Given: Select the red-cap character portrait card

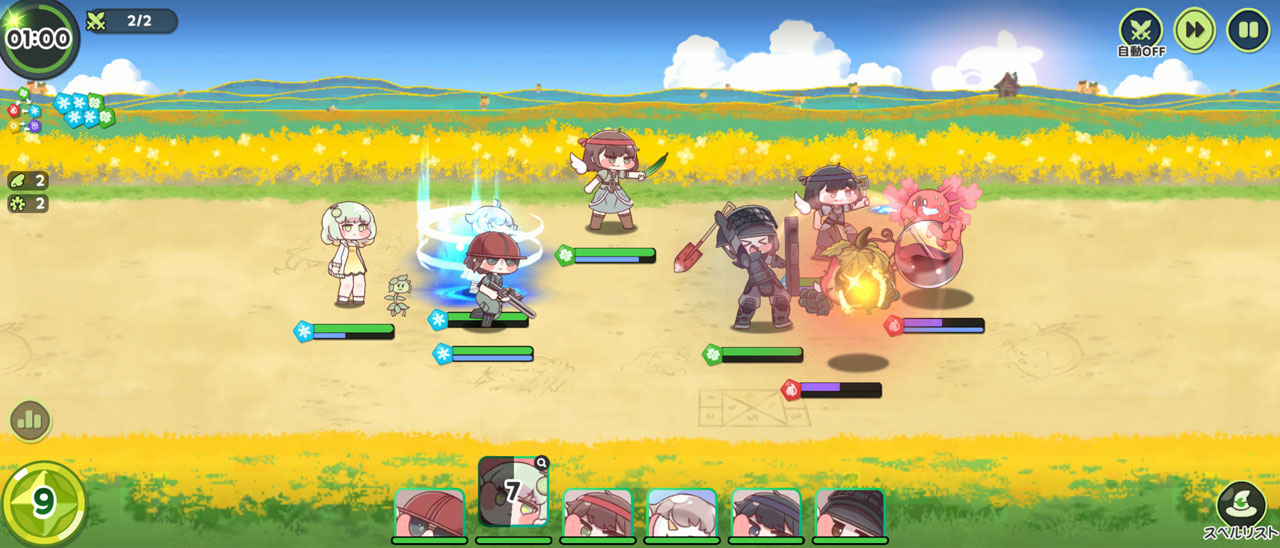Looking at the screenshot, I should point(429,514).
